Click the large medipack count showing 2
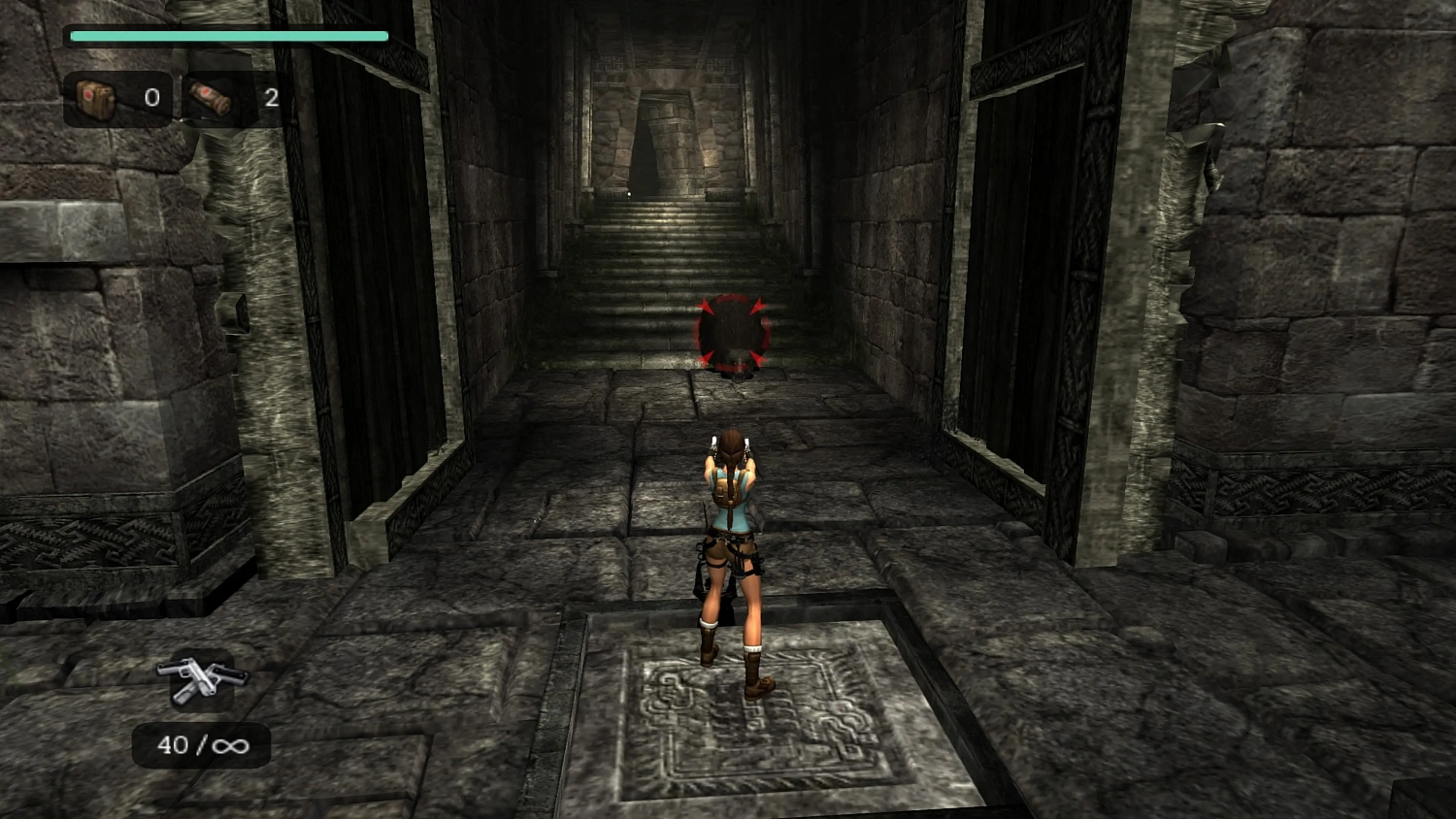Image resolution: width=1456 pixels, height=819 pixels. click(x=271, y=98)
